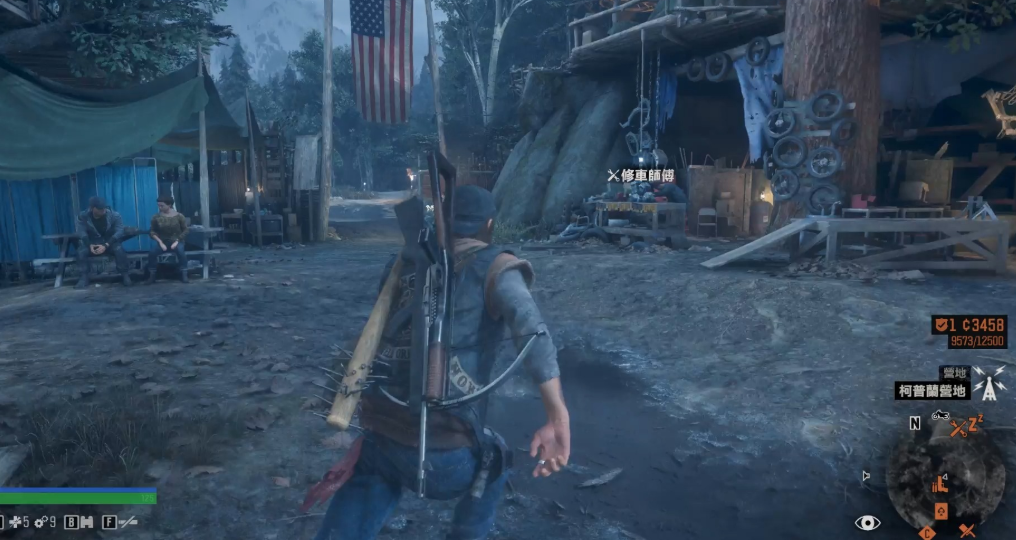Click the boot footprint marker on minimap
1016x540 pixels.
tap(939, 484)
